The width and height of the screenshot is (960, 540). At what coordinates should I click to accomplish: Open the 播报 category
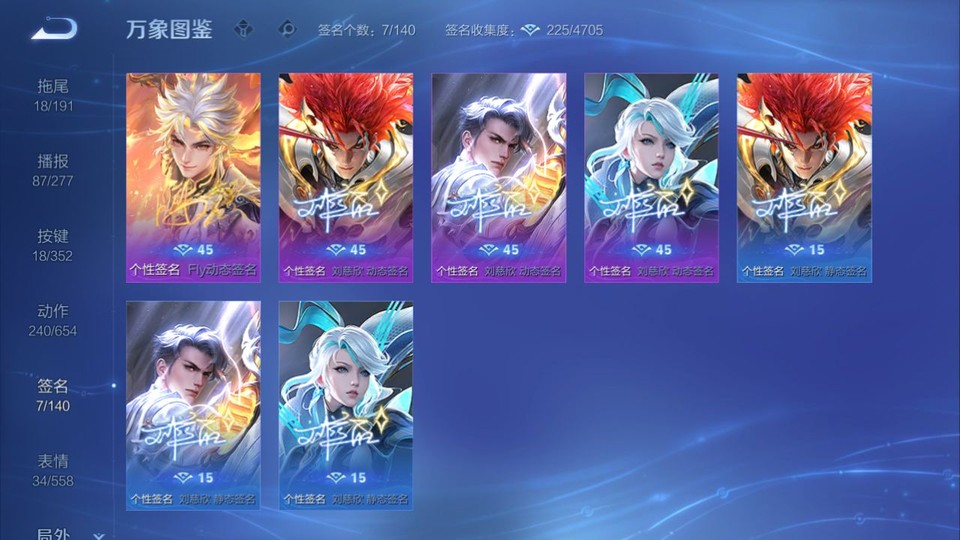[53, 170]
